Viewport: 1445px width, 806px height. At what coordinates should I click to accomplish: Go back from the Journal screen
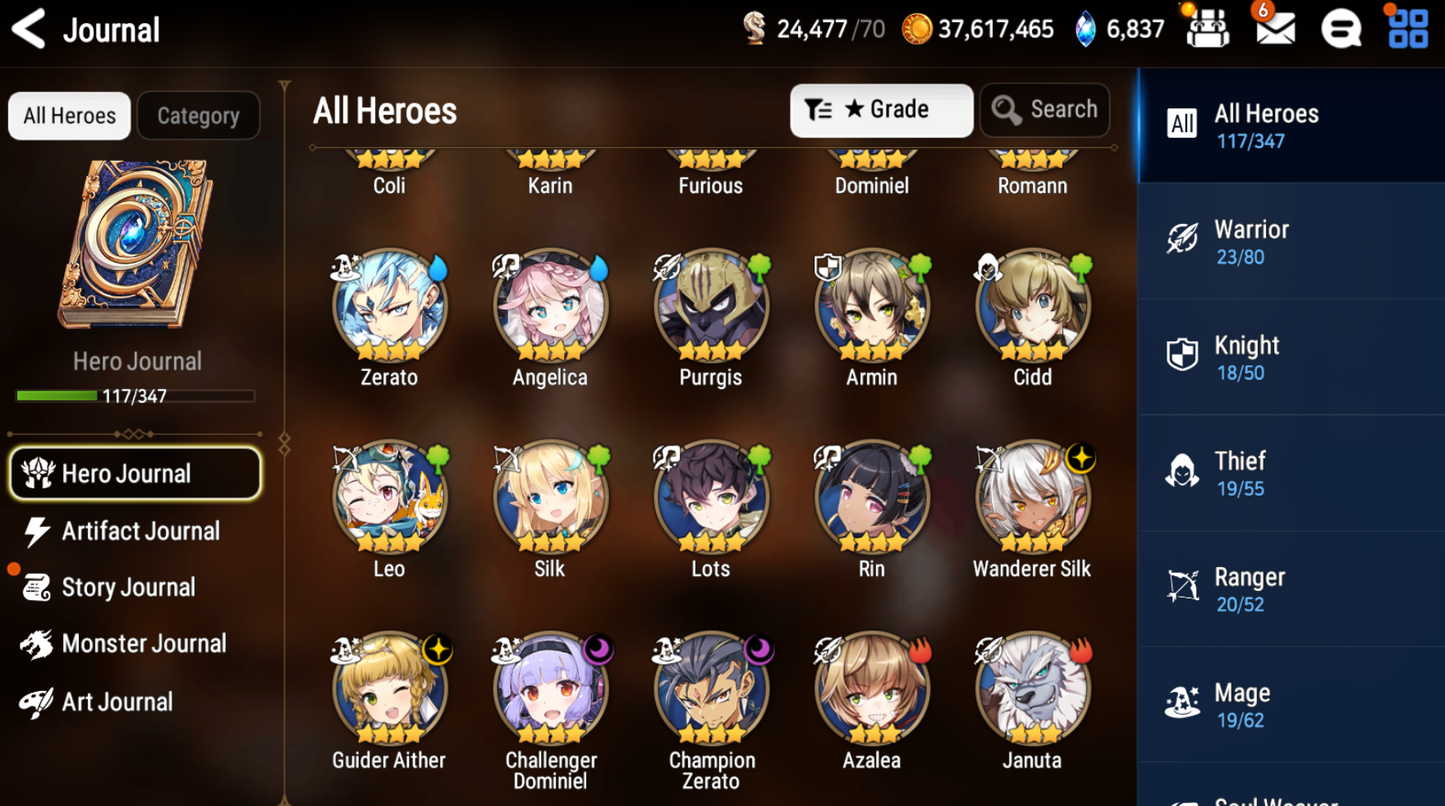coord(29,30)
